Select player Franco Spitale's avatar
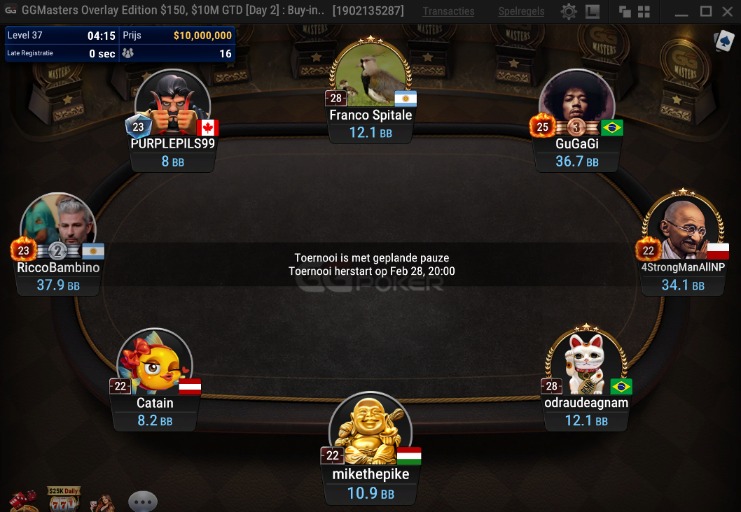The image size is (741, 512). click(371, 74)
